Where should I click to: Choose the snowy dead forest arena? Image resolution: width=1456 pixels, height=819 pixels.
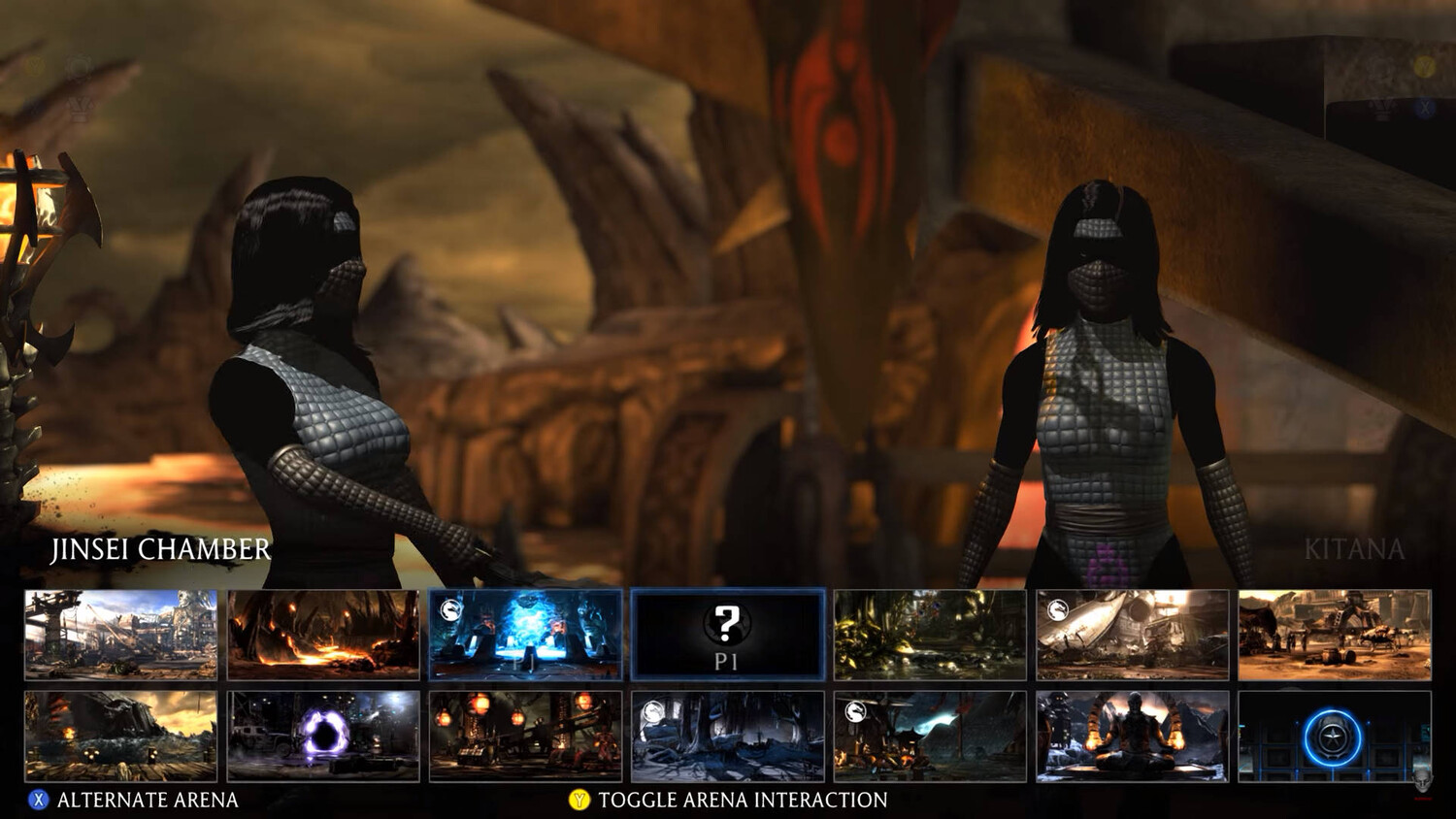[x=728, y=737]
